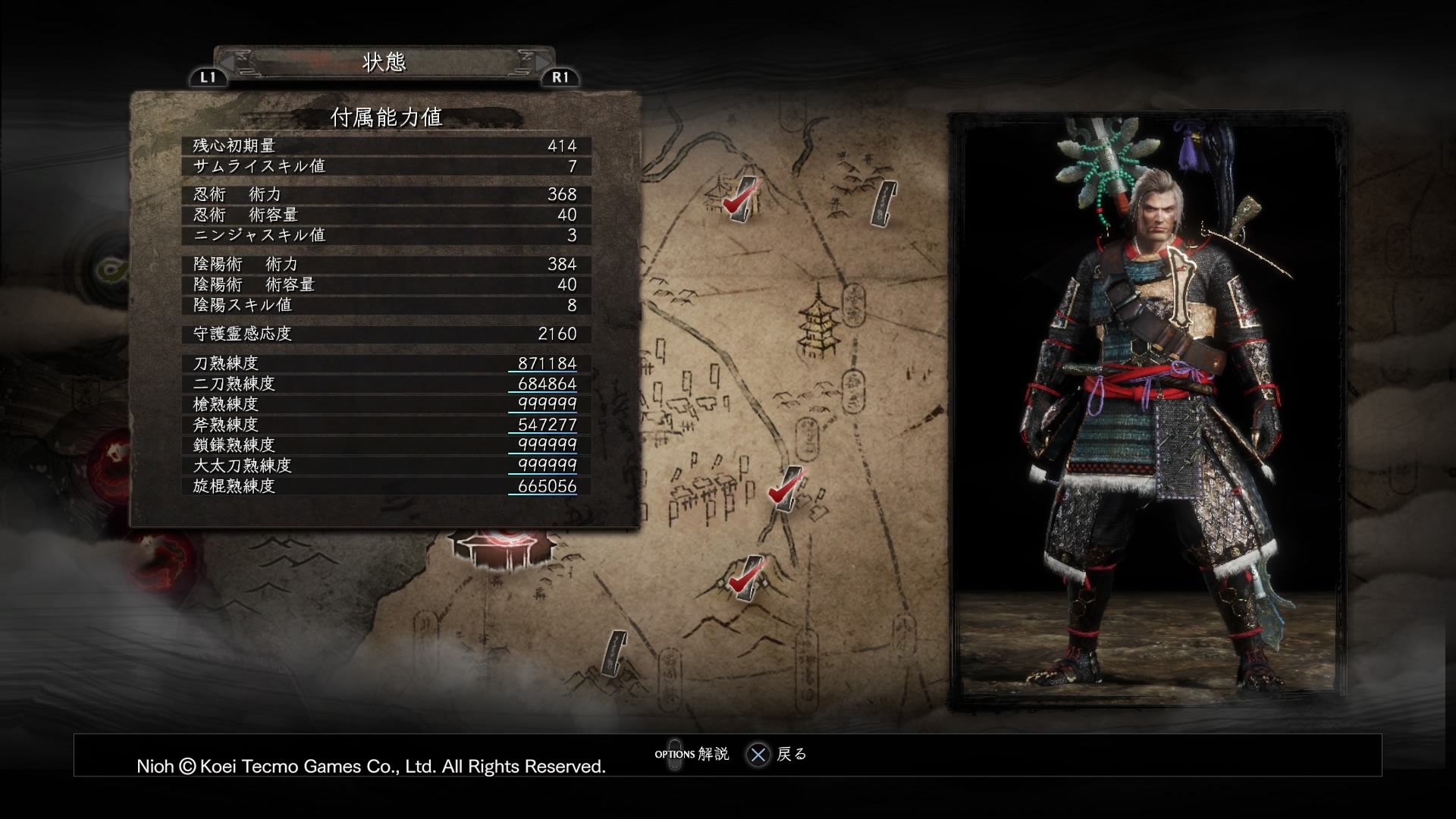Select the 刀熟練度 sword proficiency row
The width and height of the screenshot is (1456, 819).
point(385,363)
